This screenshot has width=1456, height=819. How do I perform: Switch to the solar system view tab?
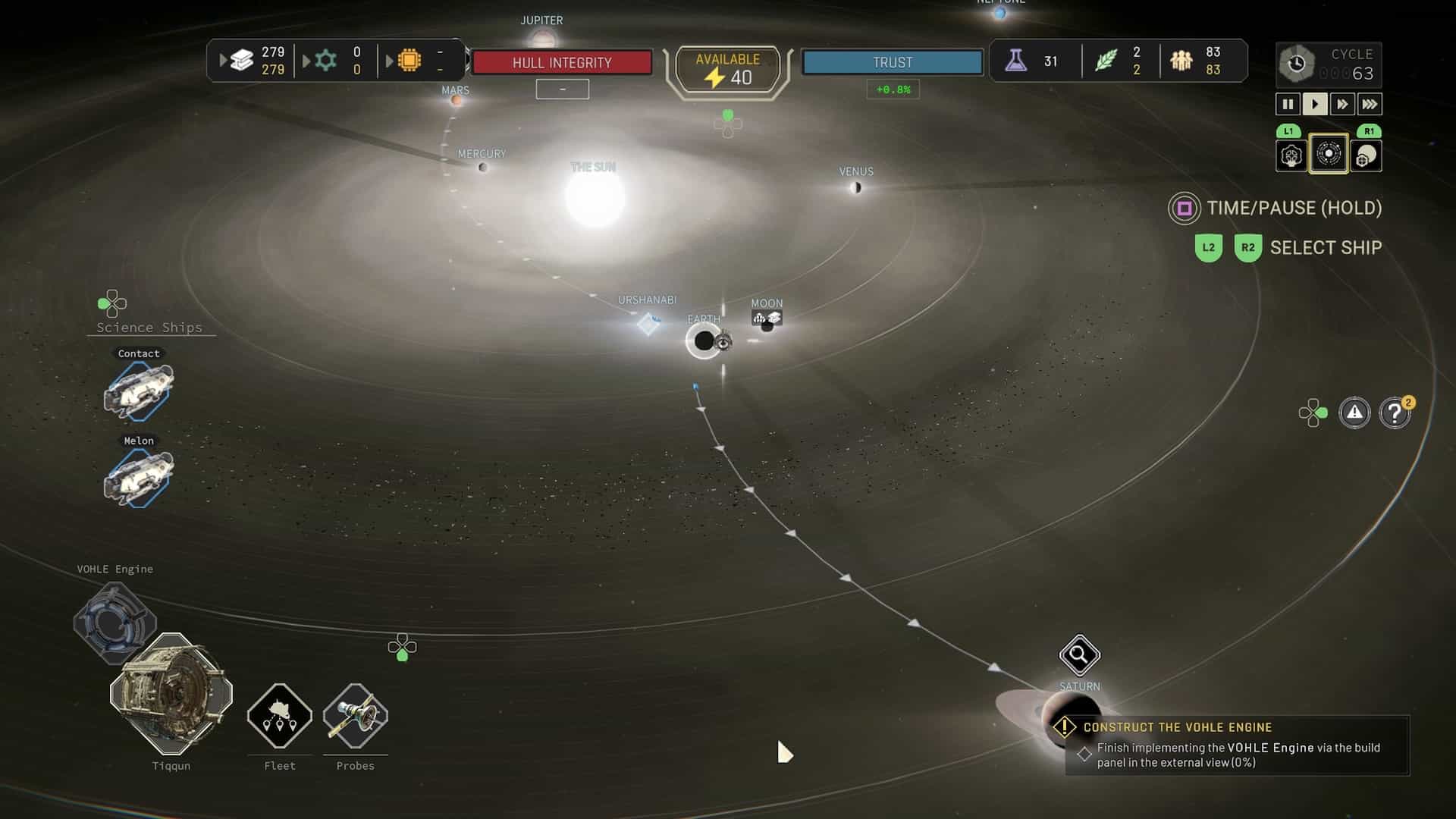1329,154
